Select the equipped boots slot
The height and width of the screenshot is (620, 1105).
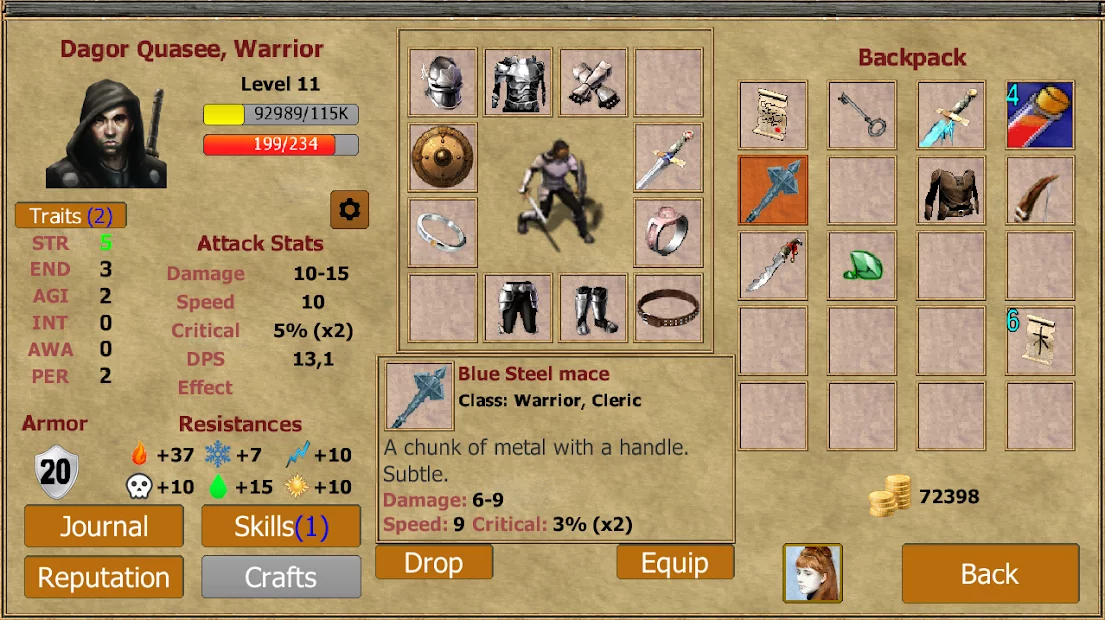coord(593,308)
